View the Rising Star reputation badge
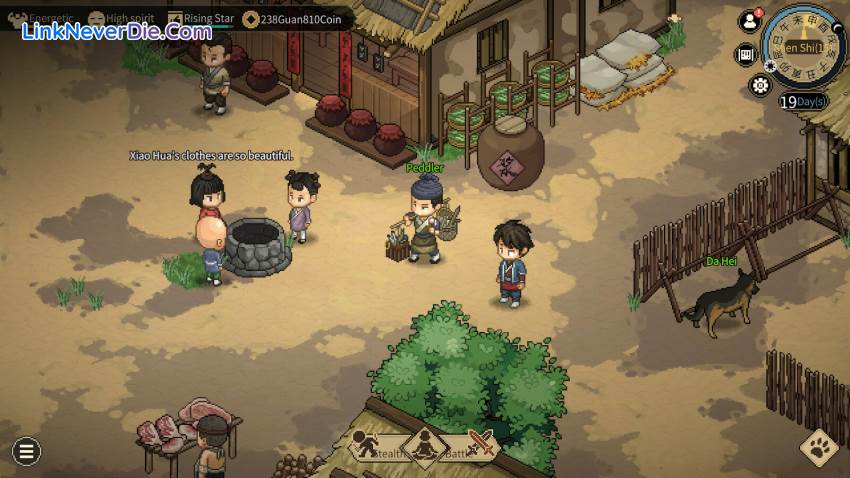Viewport: 850px width, 478px height. [x=175, y=18]
